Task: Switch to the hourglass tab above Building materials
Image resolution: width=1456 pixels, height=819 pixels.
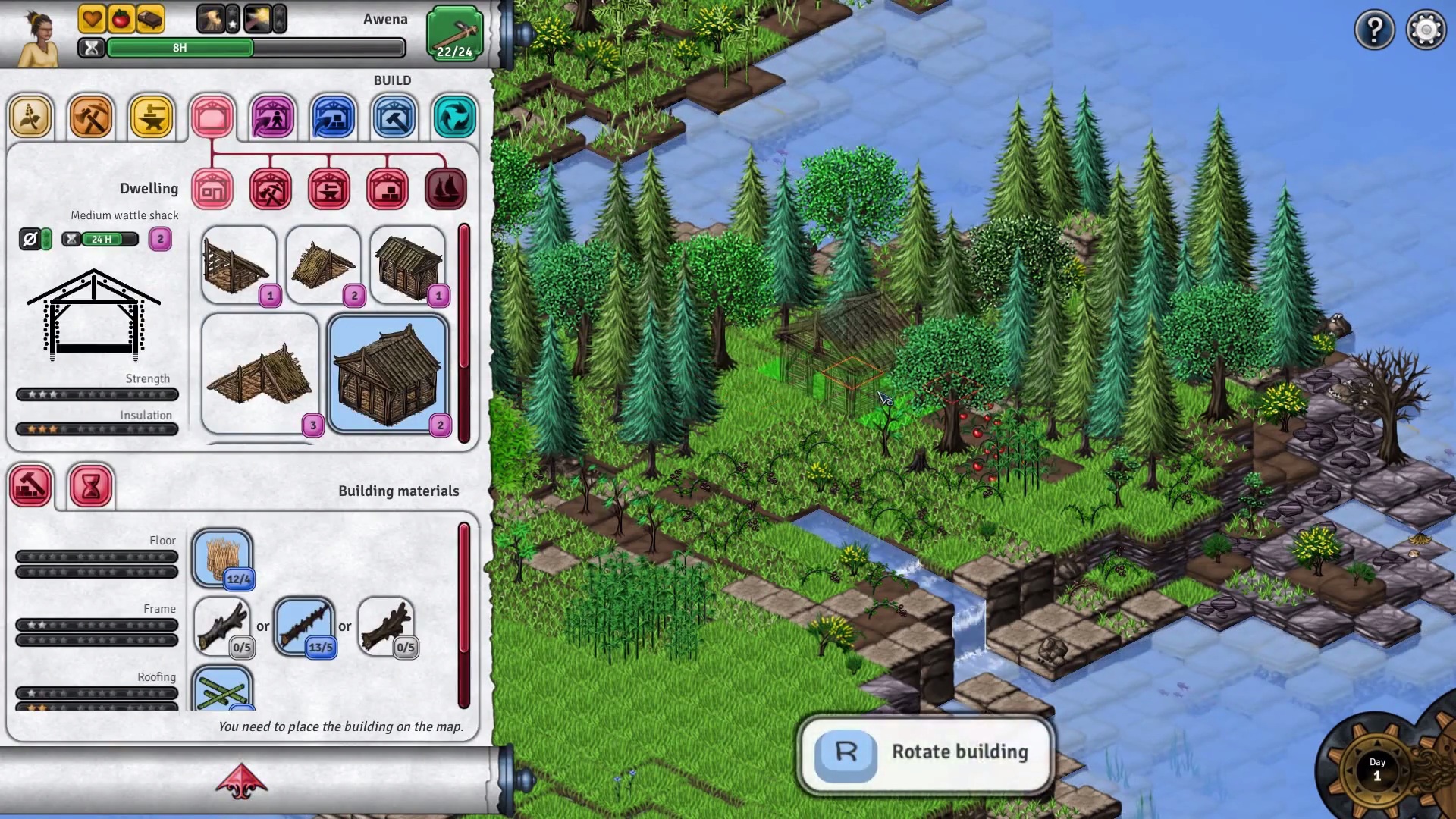Action: click(91, 485)
